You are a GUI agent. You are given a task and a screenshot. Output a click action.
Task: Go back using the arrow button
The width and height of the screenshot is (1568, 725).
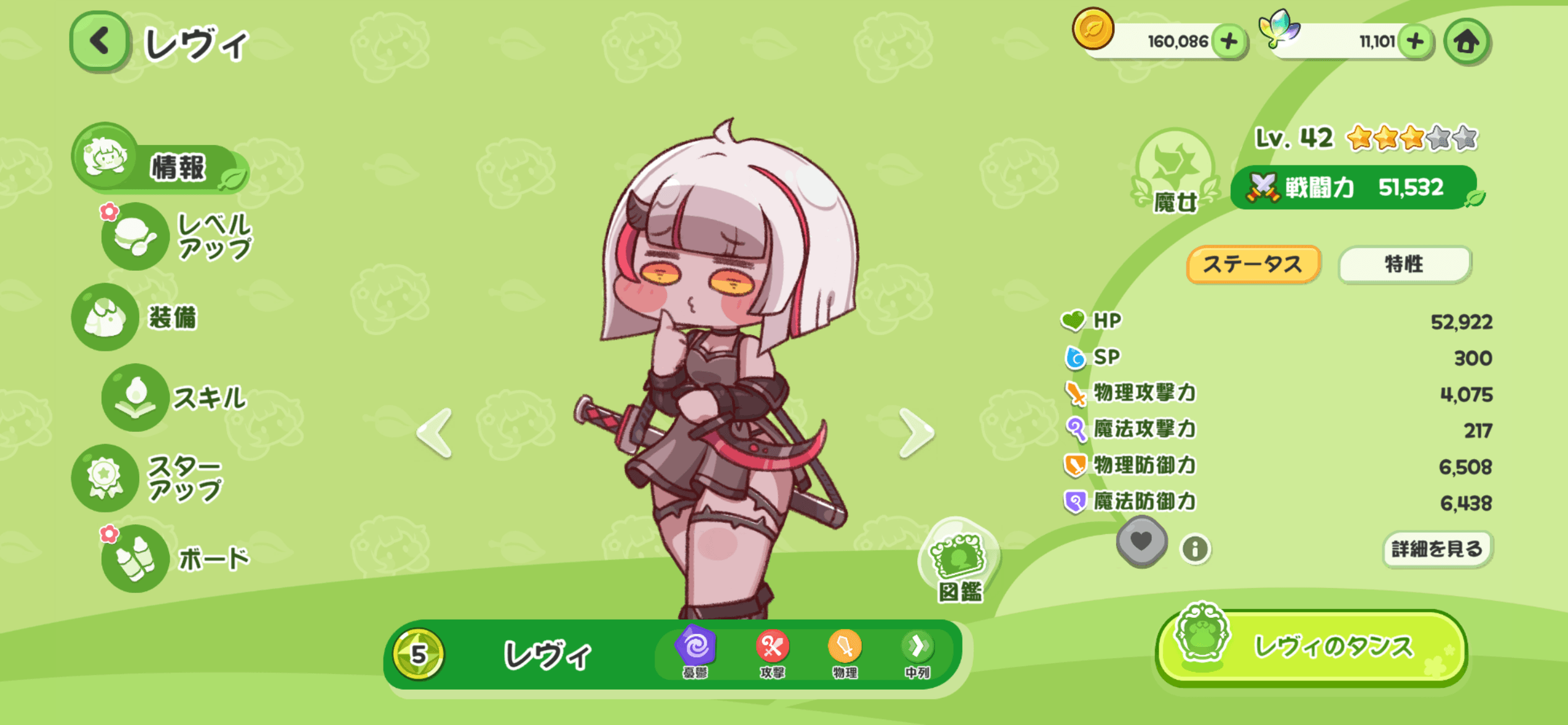(99, 42)
